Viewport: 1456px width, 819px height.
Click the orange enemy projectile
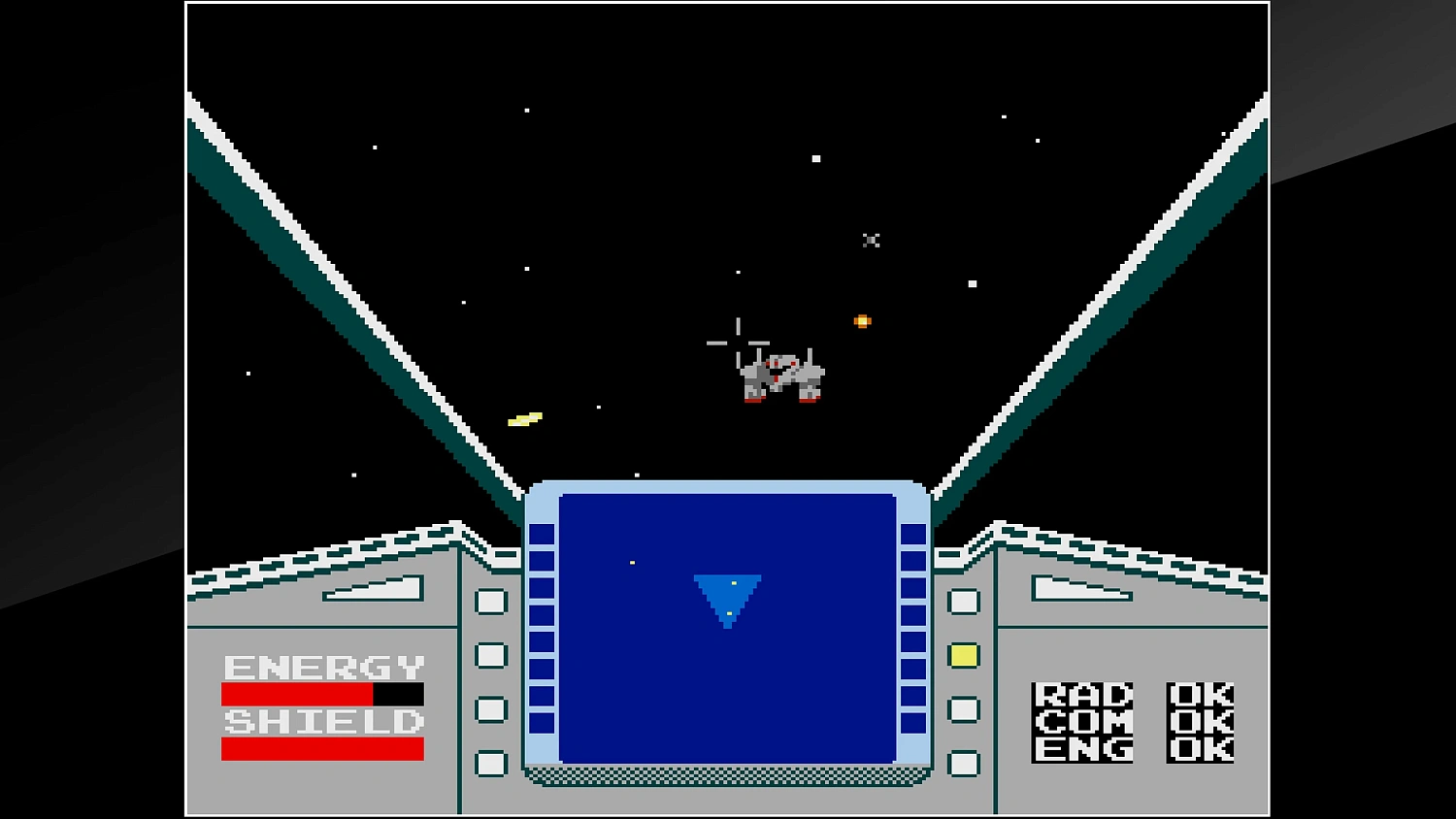click(x=862, y=320)
